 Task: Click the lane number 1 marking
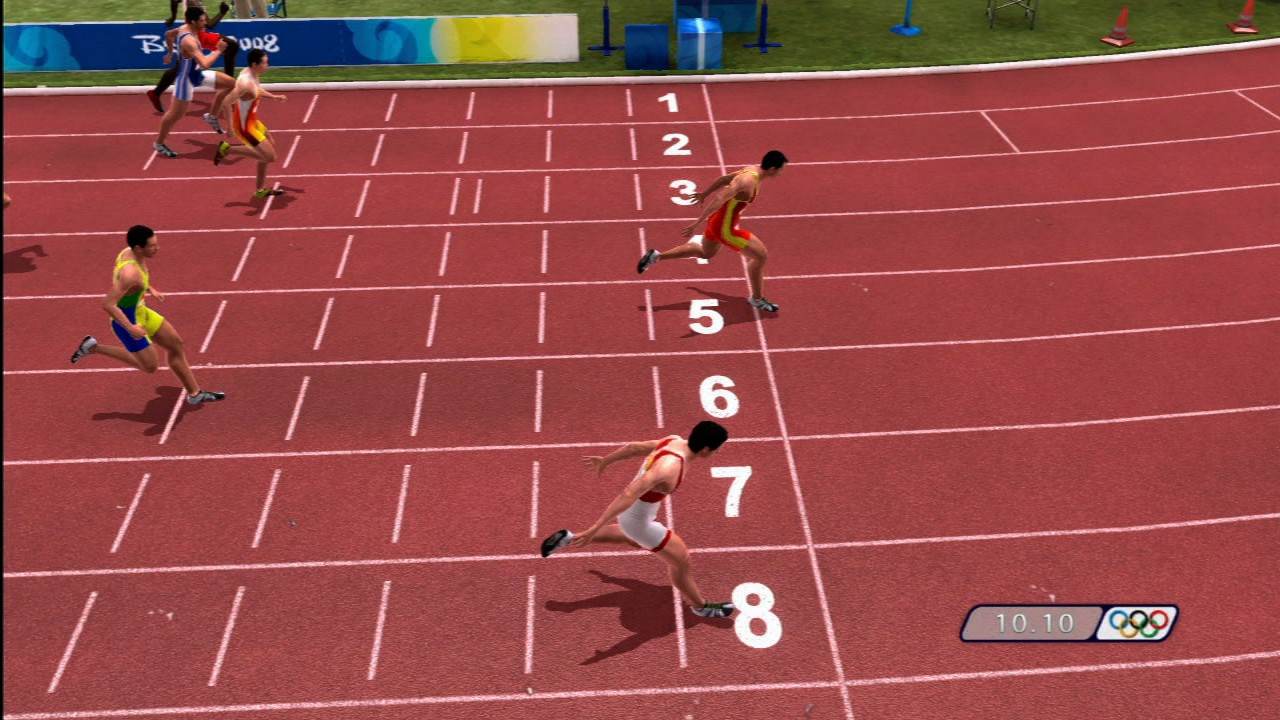(x=667, y=103)
